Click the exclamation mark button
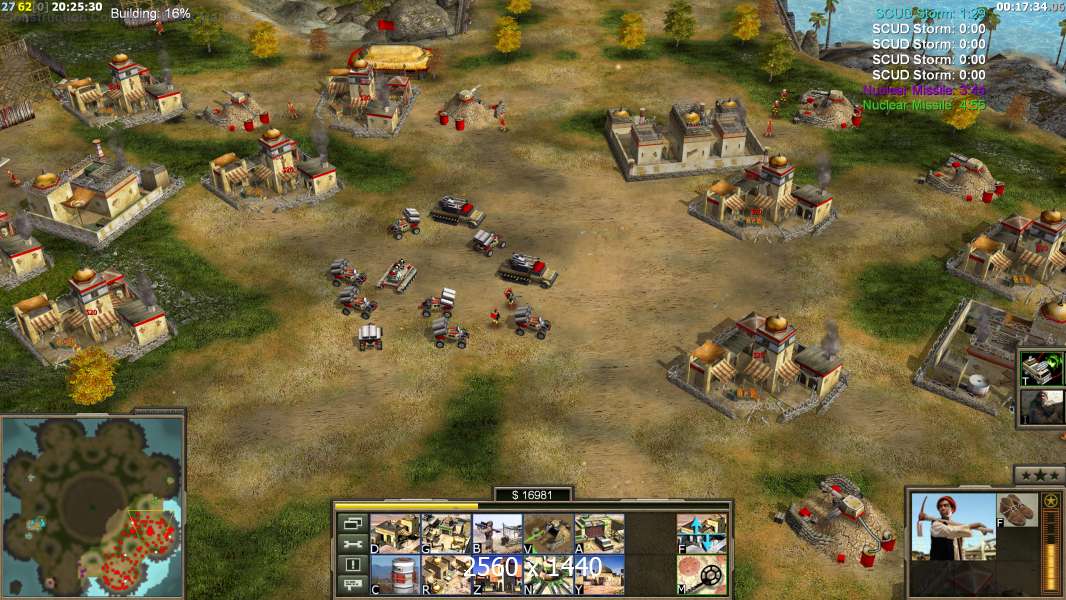The width and height of the screenshot is (1066, 600). tap(351, 565)
